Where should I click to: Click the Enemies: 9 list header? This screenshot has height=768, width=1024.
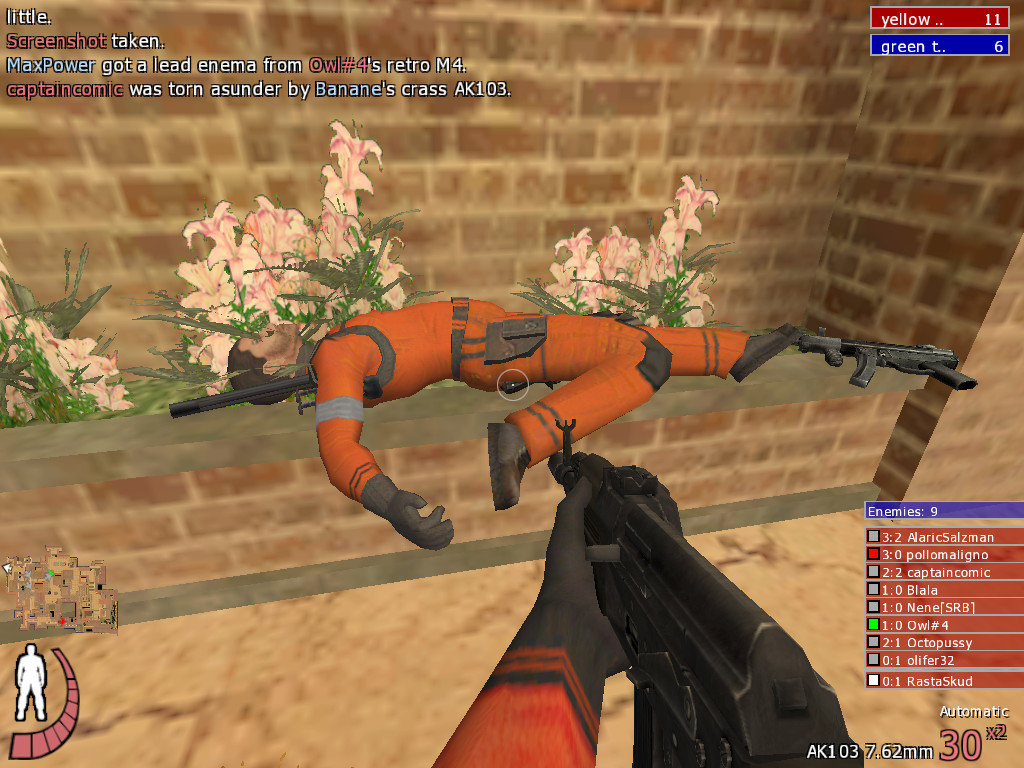(943, 511)
